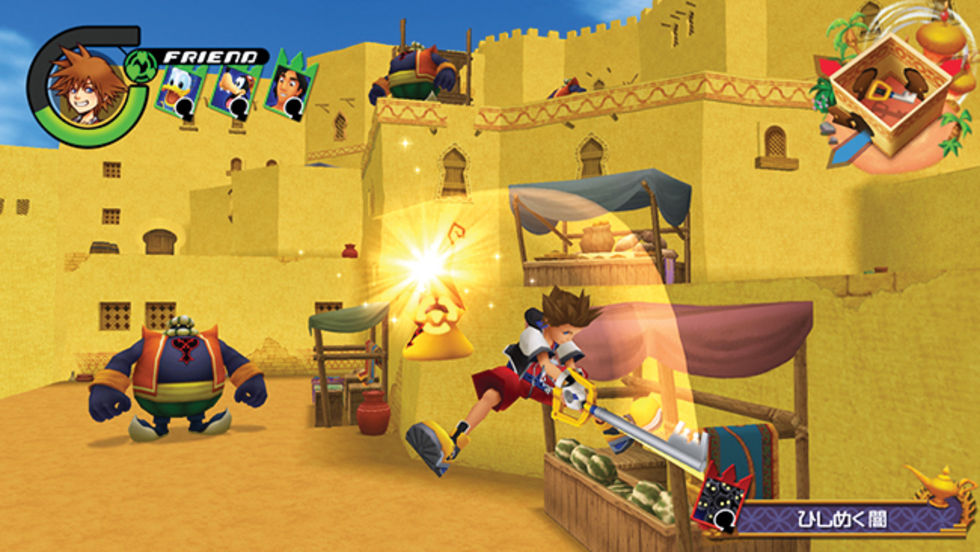The width and height of the screenshot is (980, 552).
Task: Select the Donald Duck friend card
Action: [x=181, y=91]
